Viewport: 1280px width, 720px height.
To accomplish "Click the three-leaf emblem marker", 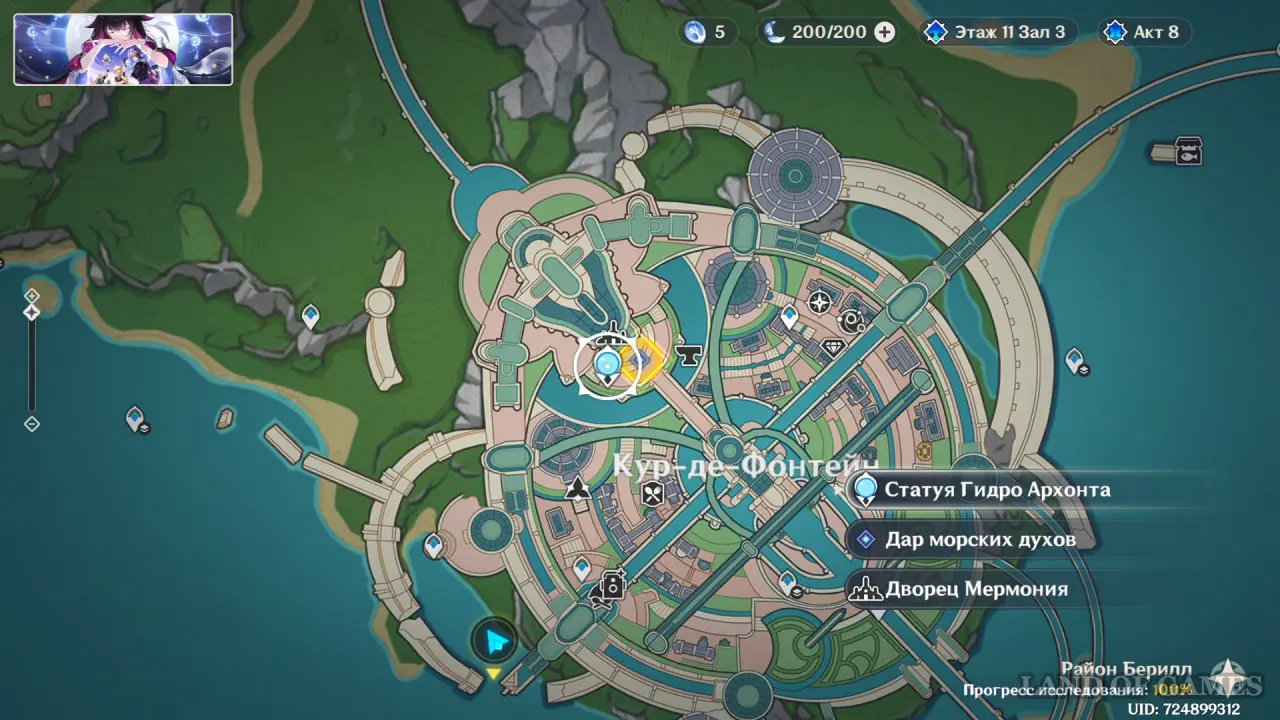I will pyautogui.click(x=578, y=489).
